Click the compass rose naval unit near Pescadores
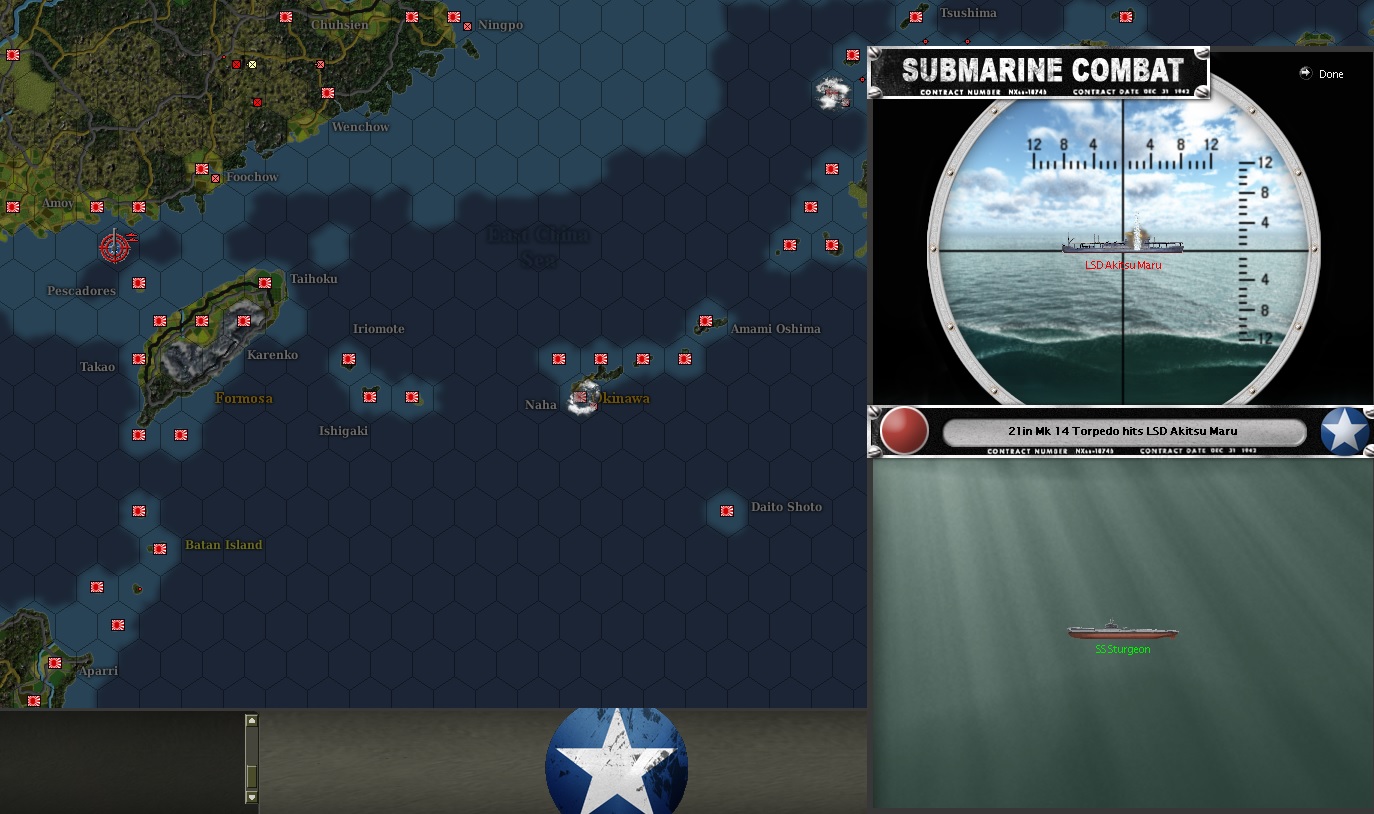The height and width of the screenshot is (814, 1374). coord(114,247)
